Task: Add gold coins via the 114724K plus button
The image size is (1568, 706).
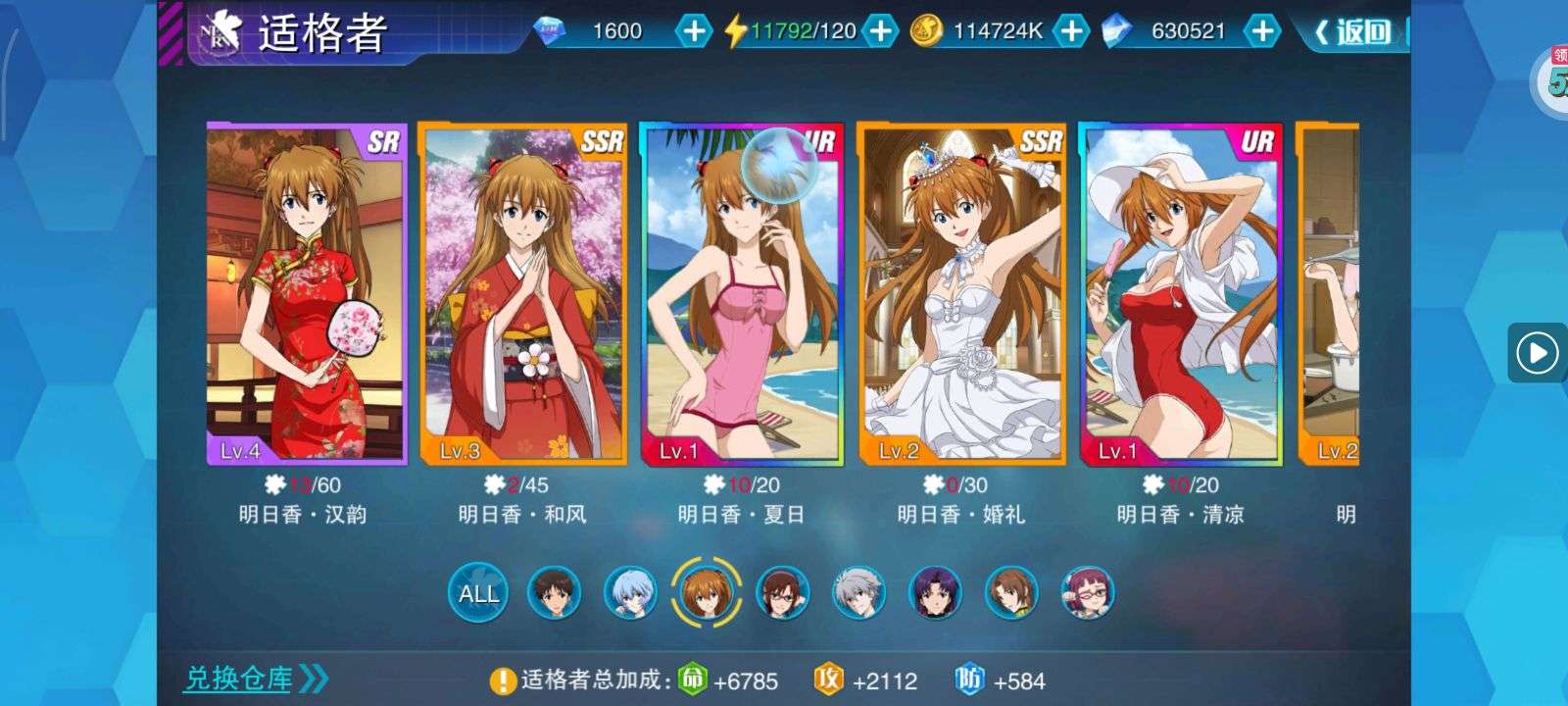Action: [1071, 31]
